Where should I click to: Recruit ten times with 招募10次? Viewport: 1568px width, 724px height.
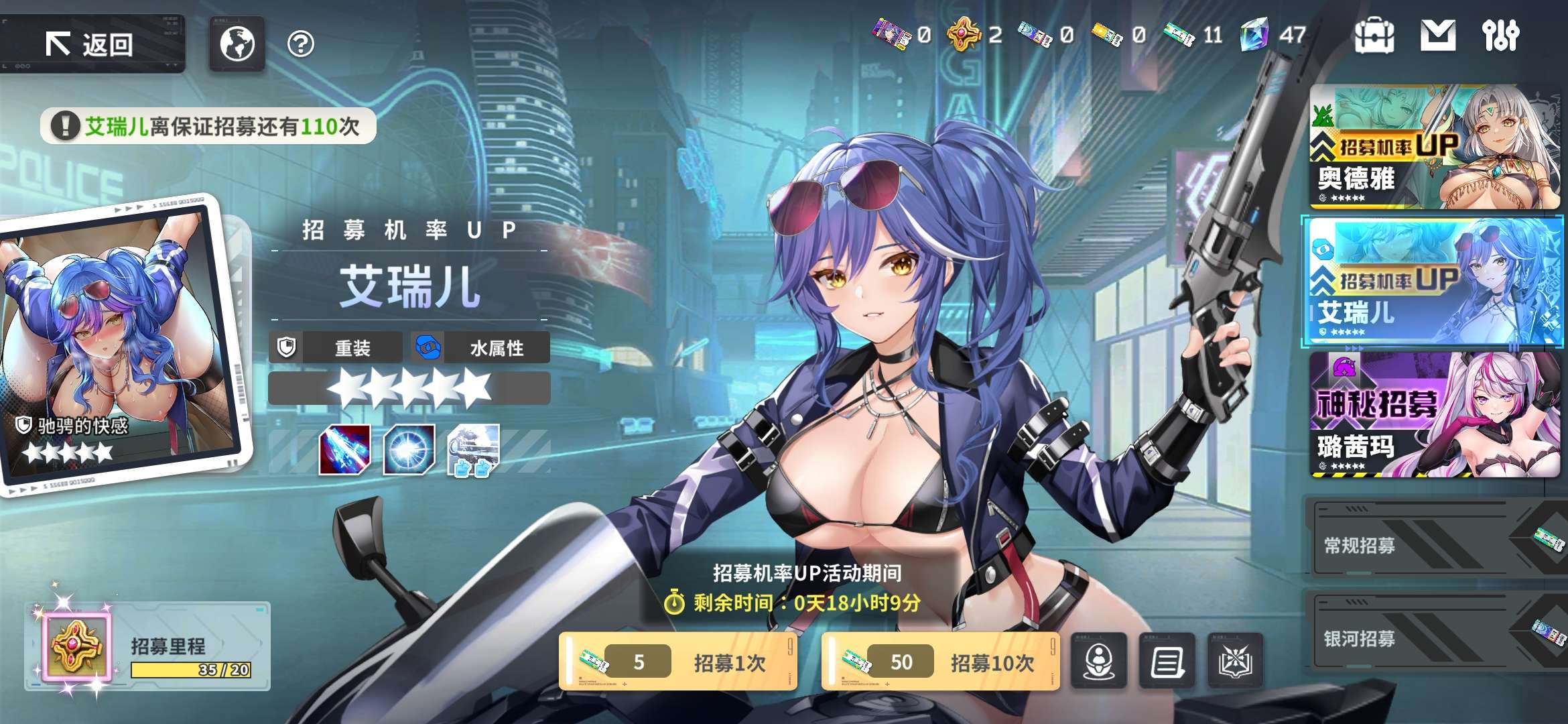coord(941,662)
